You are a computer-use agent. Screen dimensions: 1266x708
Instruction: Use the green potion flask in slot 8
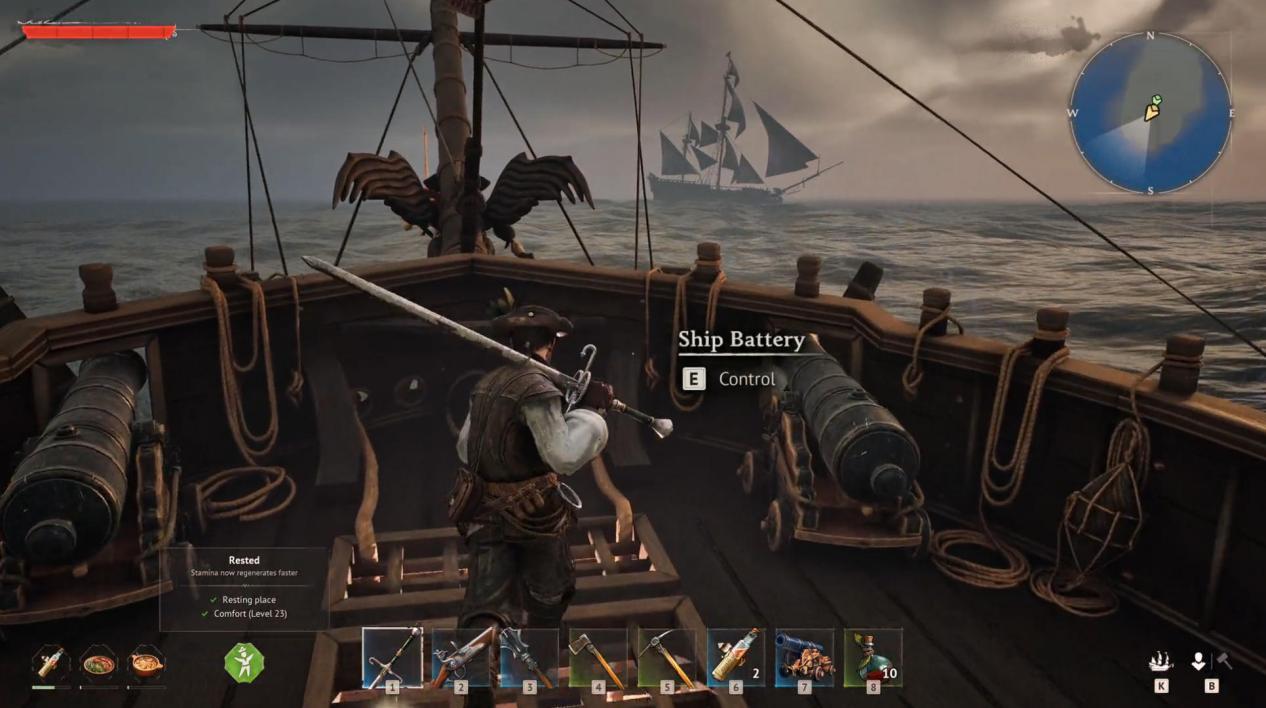[x=873, y=657]
